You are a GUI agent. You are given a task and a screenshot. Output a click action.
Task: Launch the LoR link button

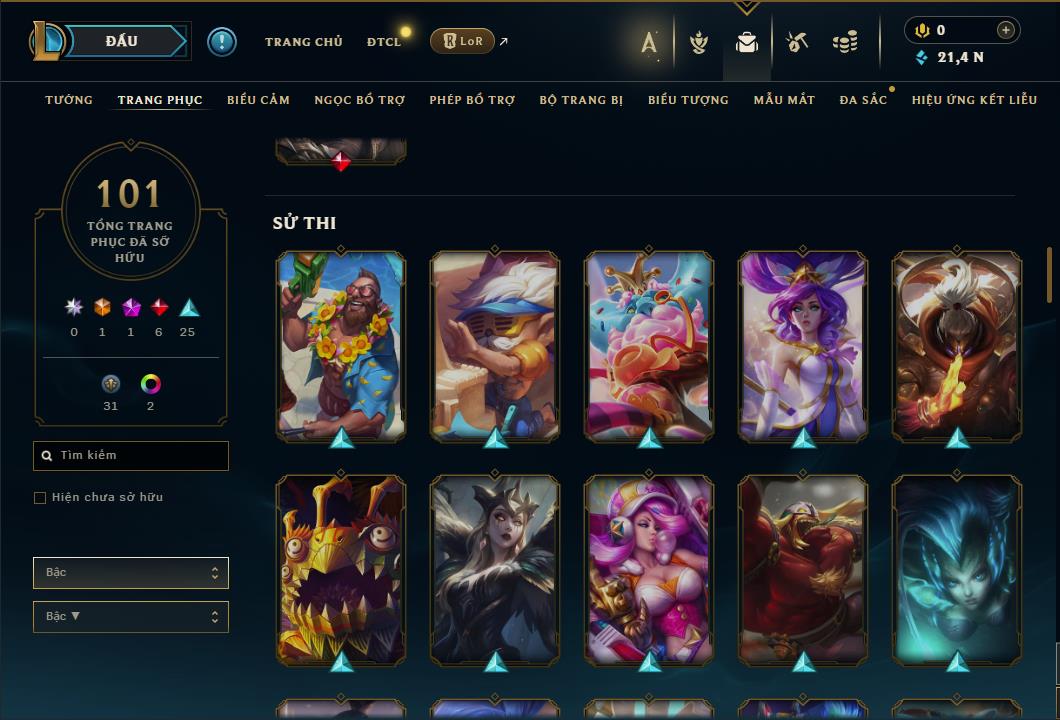coord(462,41)
